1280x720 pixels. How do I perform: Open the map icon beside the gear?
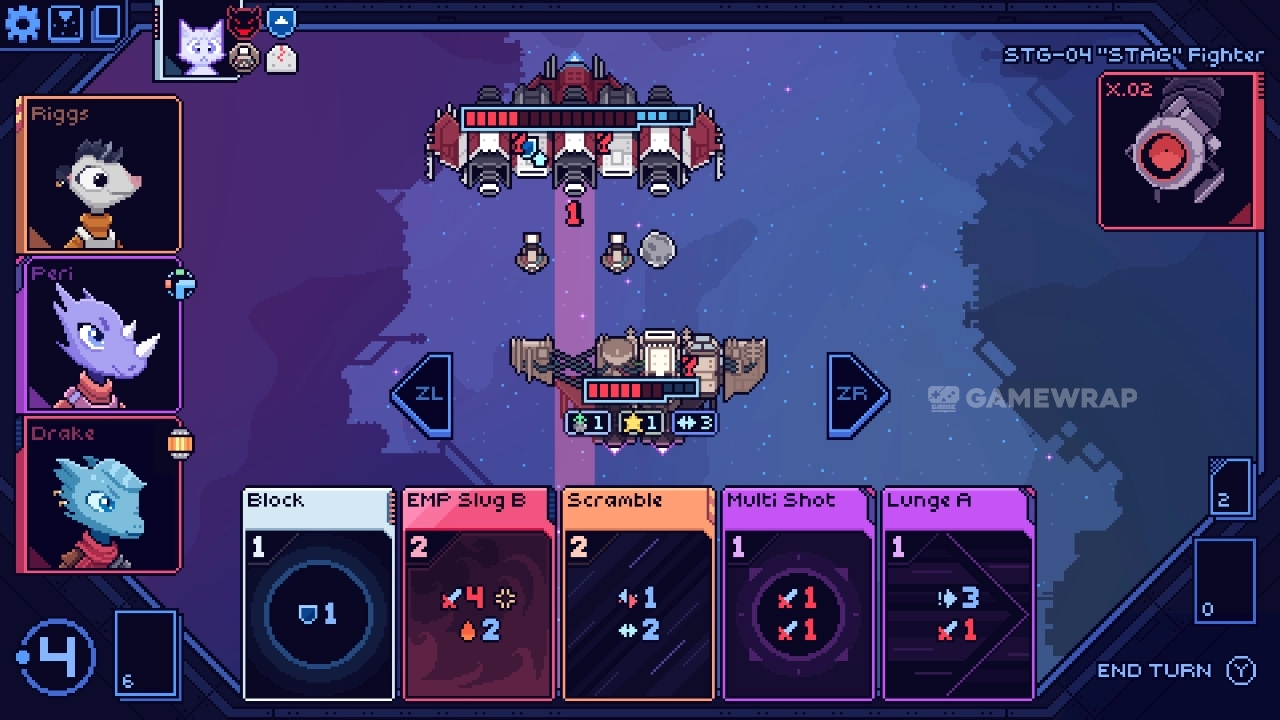tap(66, 22)
